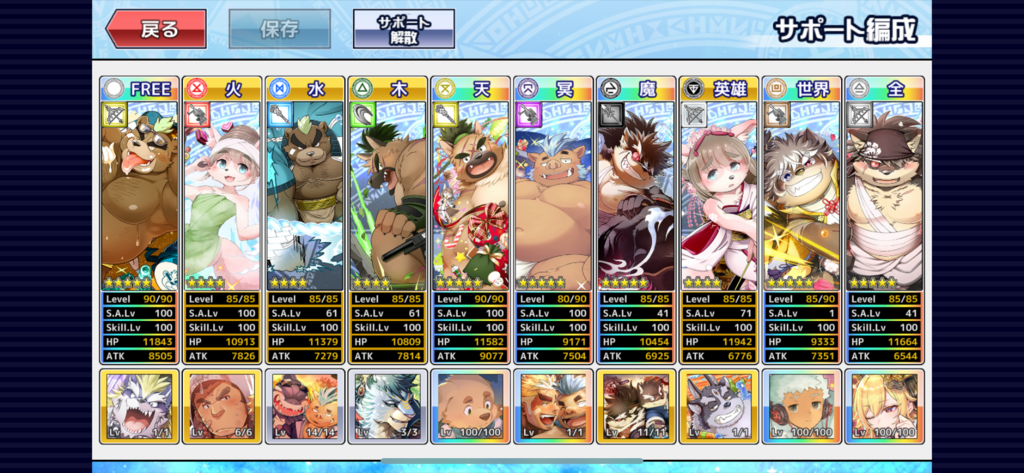Select the white-haired Lv 100/100 item under 世界
The width and height of the screenshot is (1024, 473).
[x=802, y=406]
